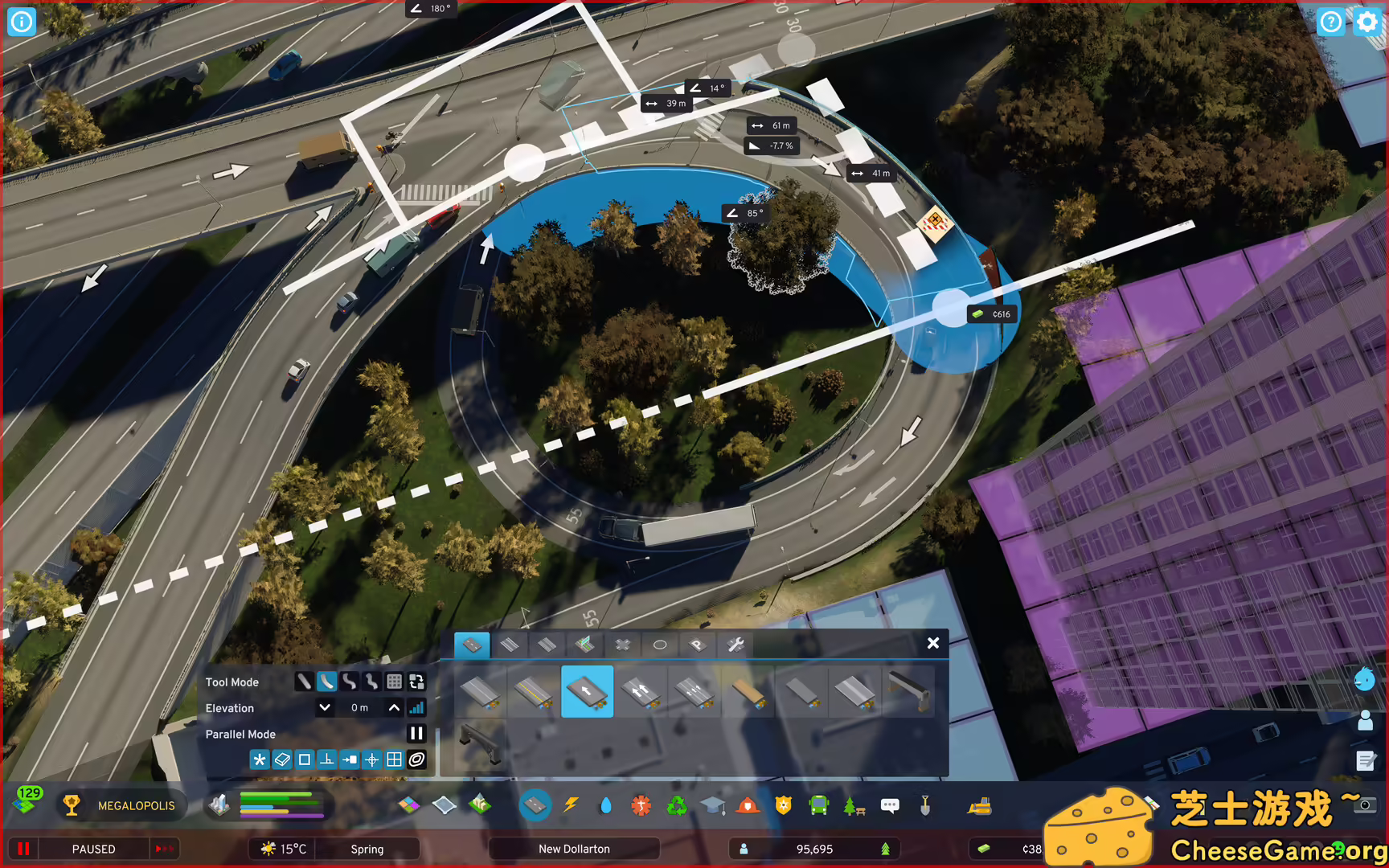Open the Electricity infrastructure menu
This screenshot has width=1389, height=868.
572,806
